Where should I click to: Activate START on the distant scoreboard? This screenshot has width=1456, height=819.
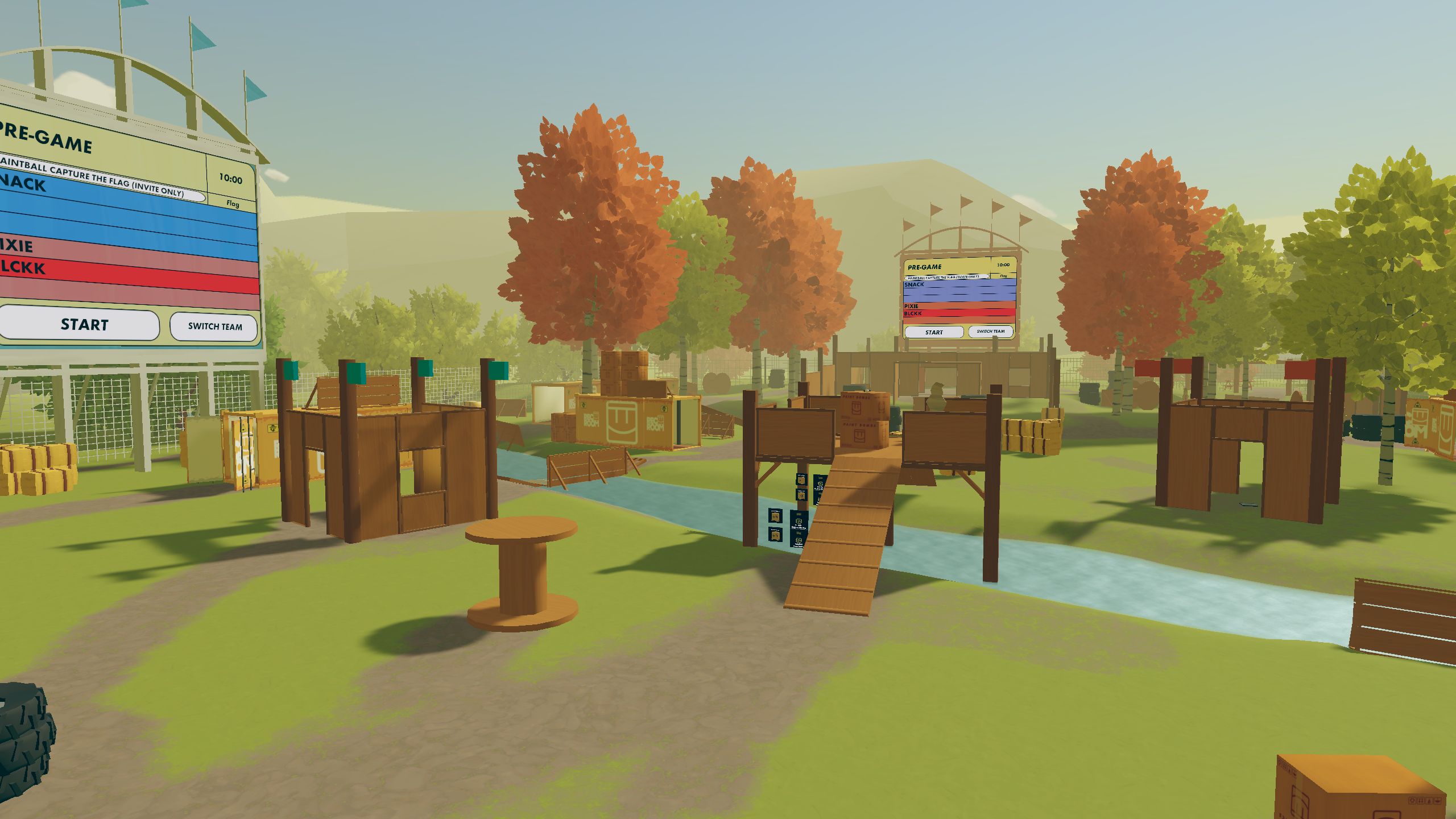[x=933, y=332]
